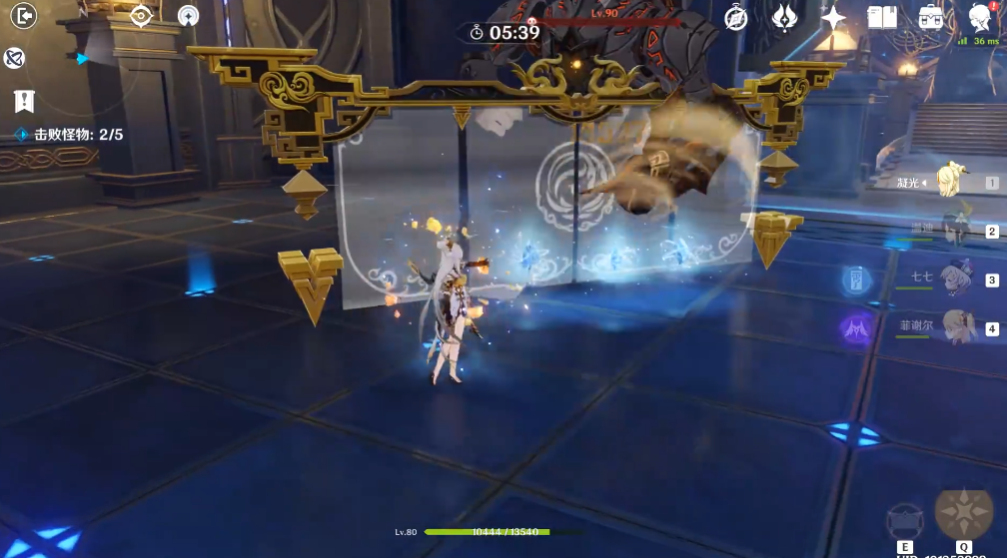Viewport: 1007px width, 558px height.
Task: Open the compass adventure icon
Action: [x=736, y=18]
